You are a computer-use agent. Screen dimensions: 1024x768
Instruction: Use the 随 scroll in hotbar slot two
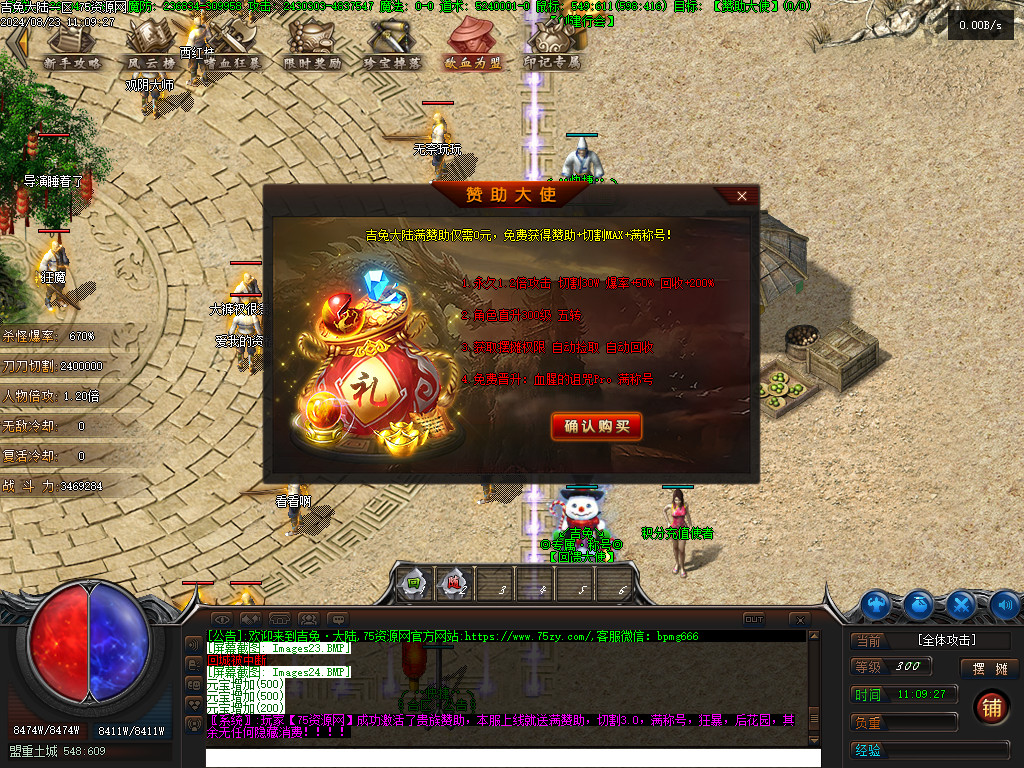coord(455,584)
